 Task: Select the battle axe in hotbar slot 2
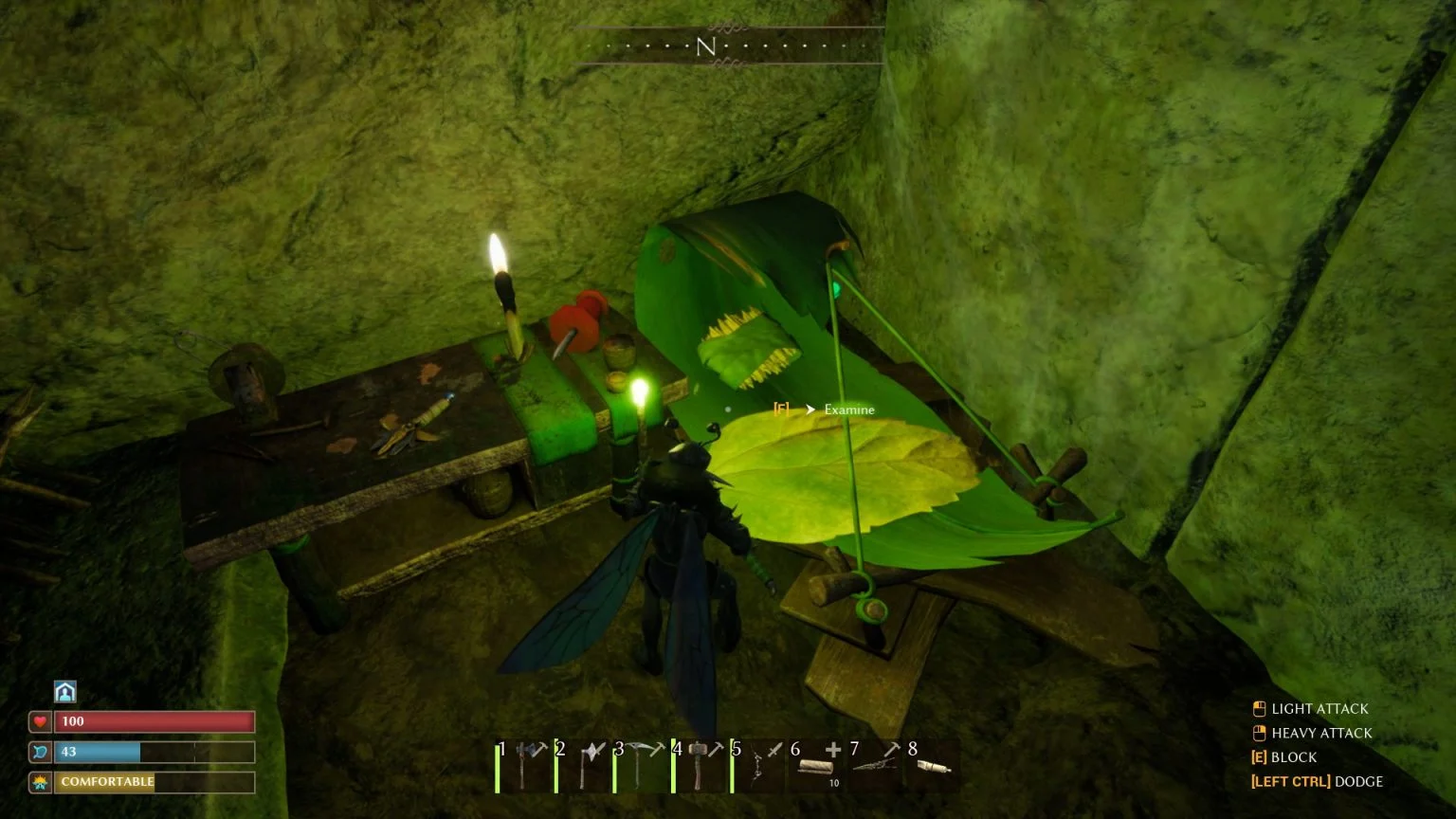(x=584, y=766)
